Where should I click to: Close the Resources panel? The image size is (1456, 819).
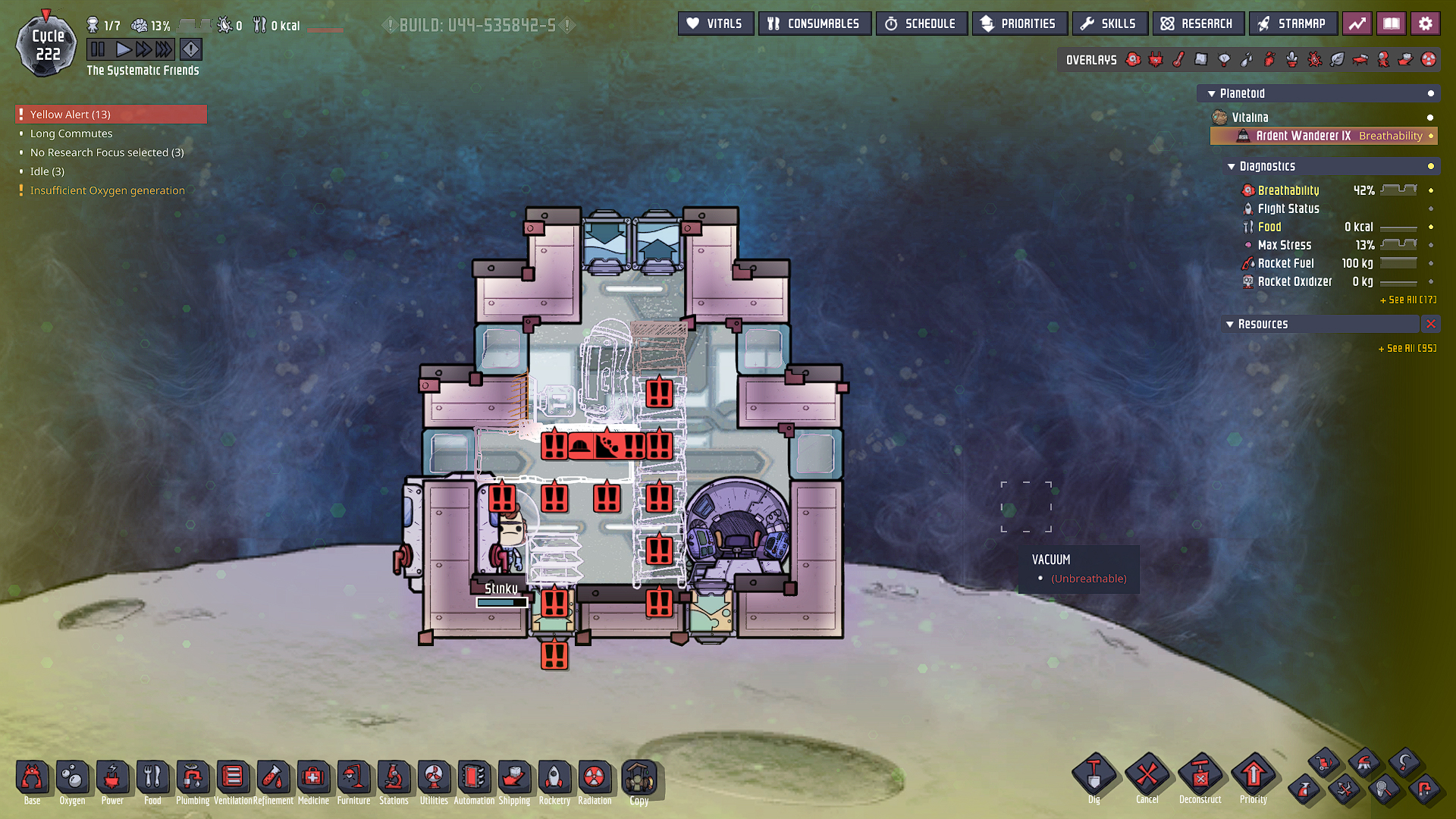(1430, 324)
